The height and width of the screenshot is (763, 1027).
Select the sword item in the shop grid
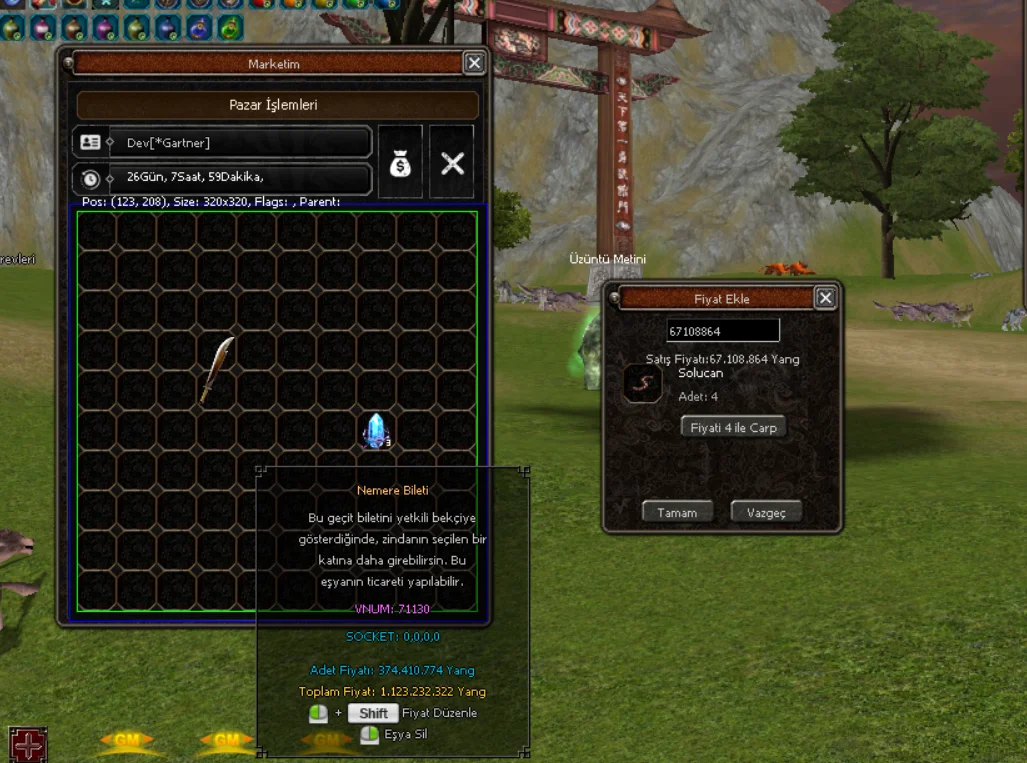pos(216,369)
